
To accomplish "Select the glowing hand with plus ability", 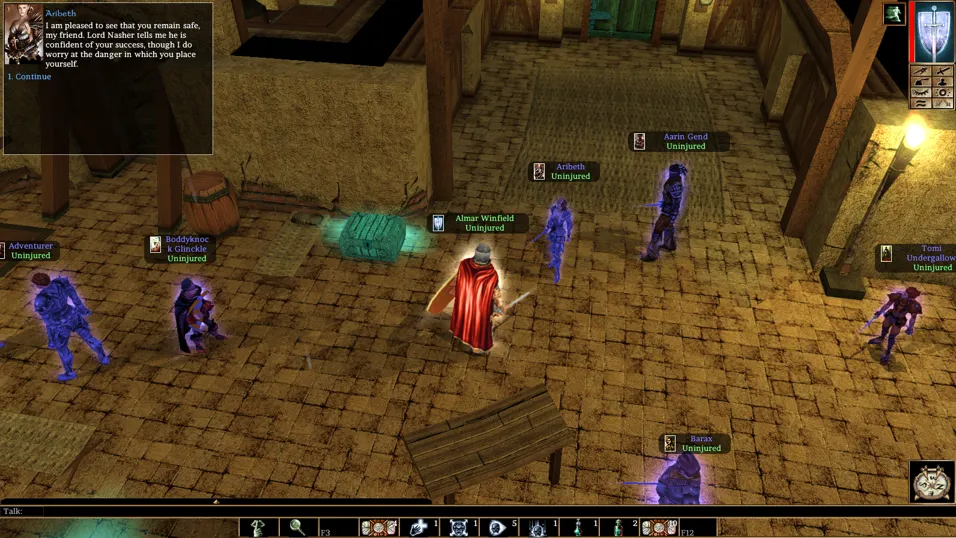I will tap(419, 527).
